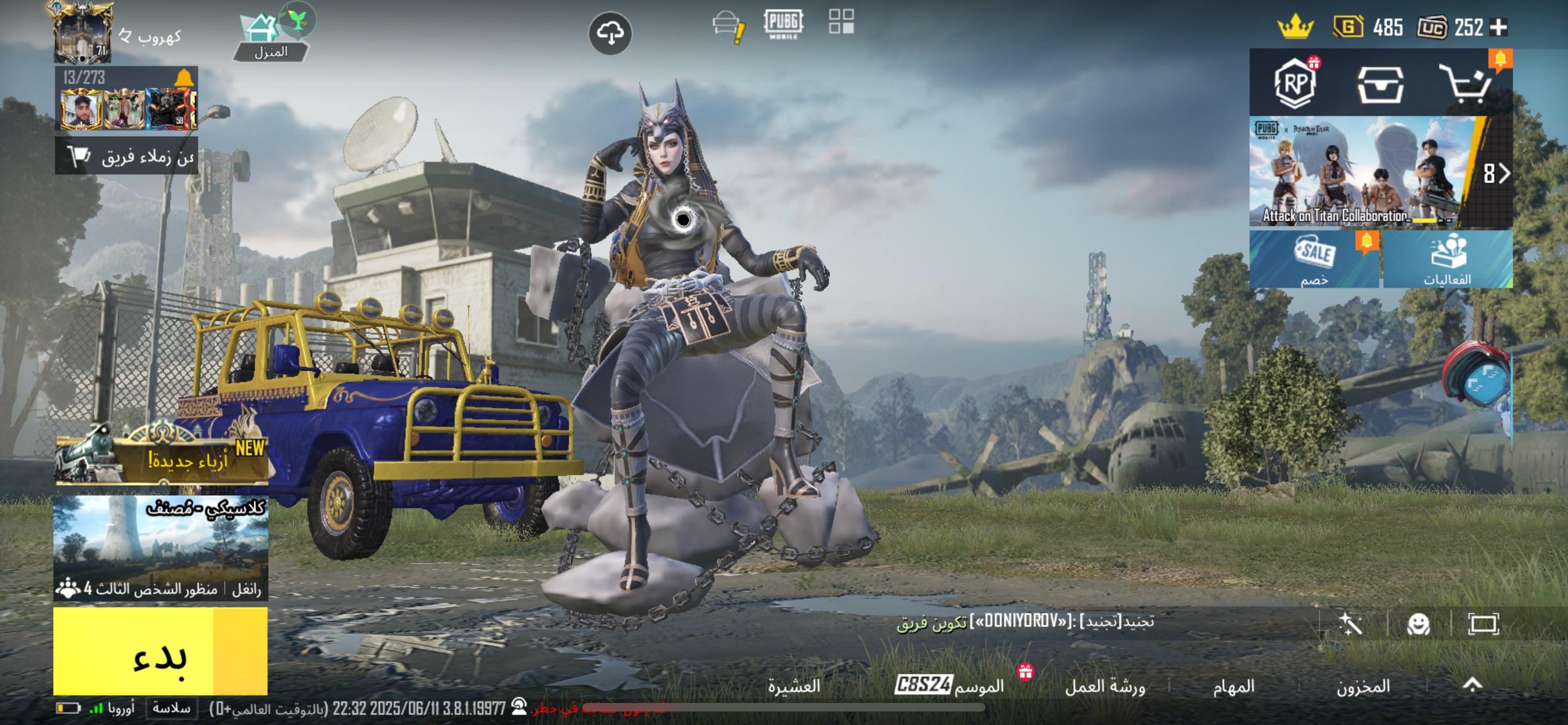Open the cloud download icon

coord(610,33)
